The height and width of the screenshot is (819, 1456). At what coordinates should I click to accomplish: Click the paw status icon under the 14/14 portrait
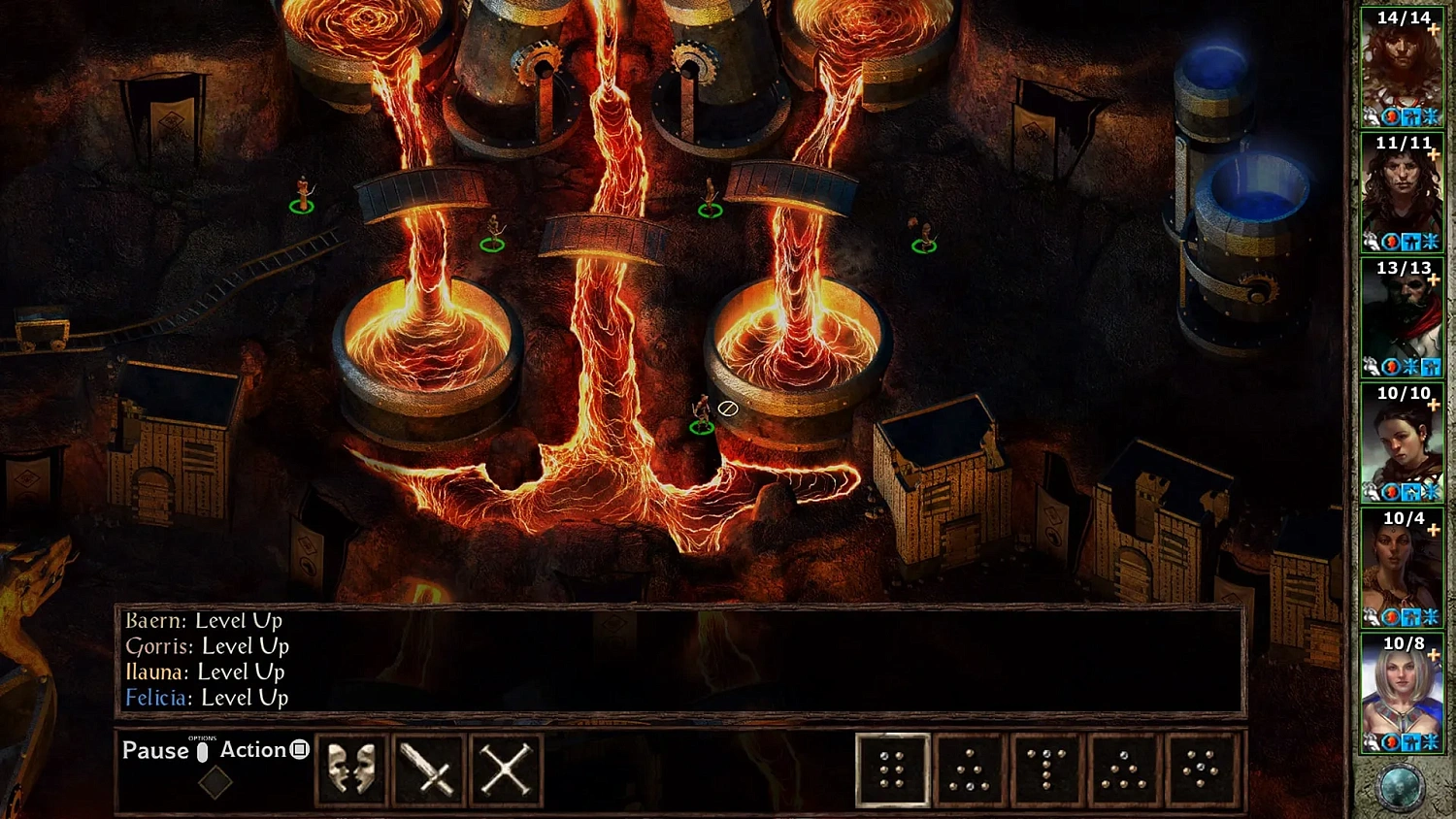click(x=1373, y=116)
